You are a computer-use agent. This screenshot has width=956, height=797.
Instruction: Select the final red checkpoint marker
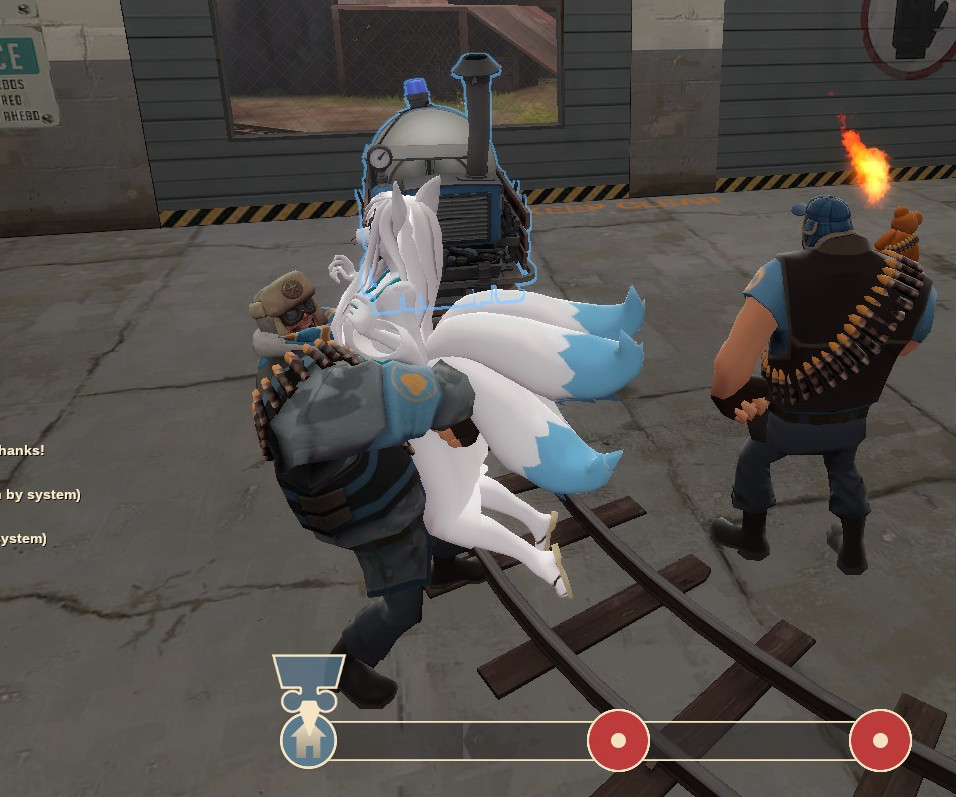[x=880, y=741]
